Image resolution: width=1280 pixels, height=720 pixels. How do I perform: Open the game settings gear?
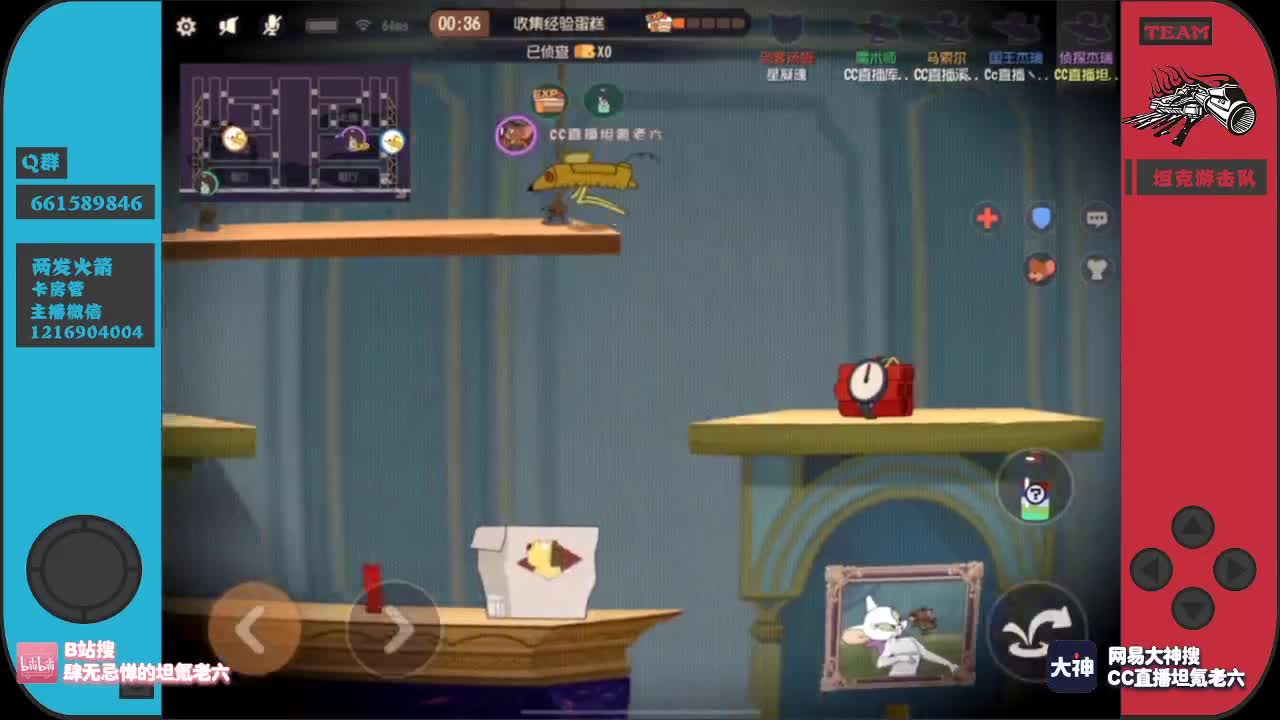tap(185, 27)
